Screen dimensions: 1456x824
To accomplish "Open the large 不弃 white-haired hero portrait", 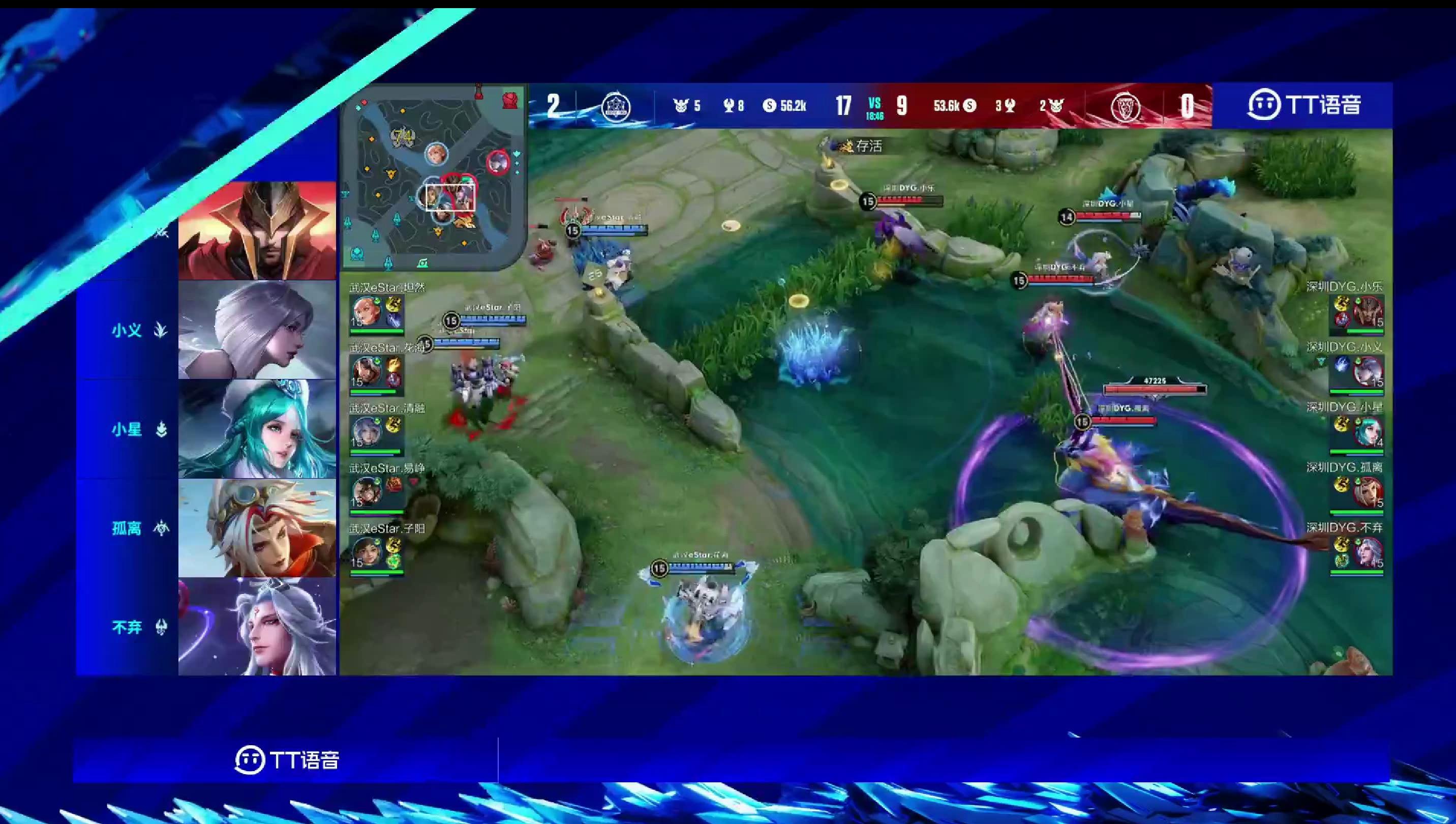I will coord(257,627).
